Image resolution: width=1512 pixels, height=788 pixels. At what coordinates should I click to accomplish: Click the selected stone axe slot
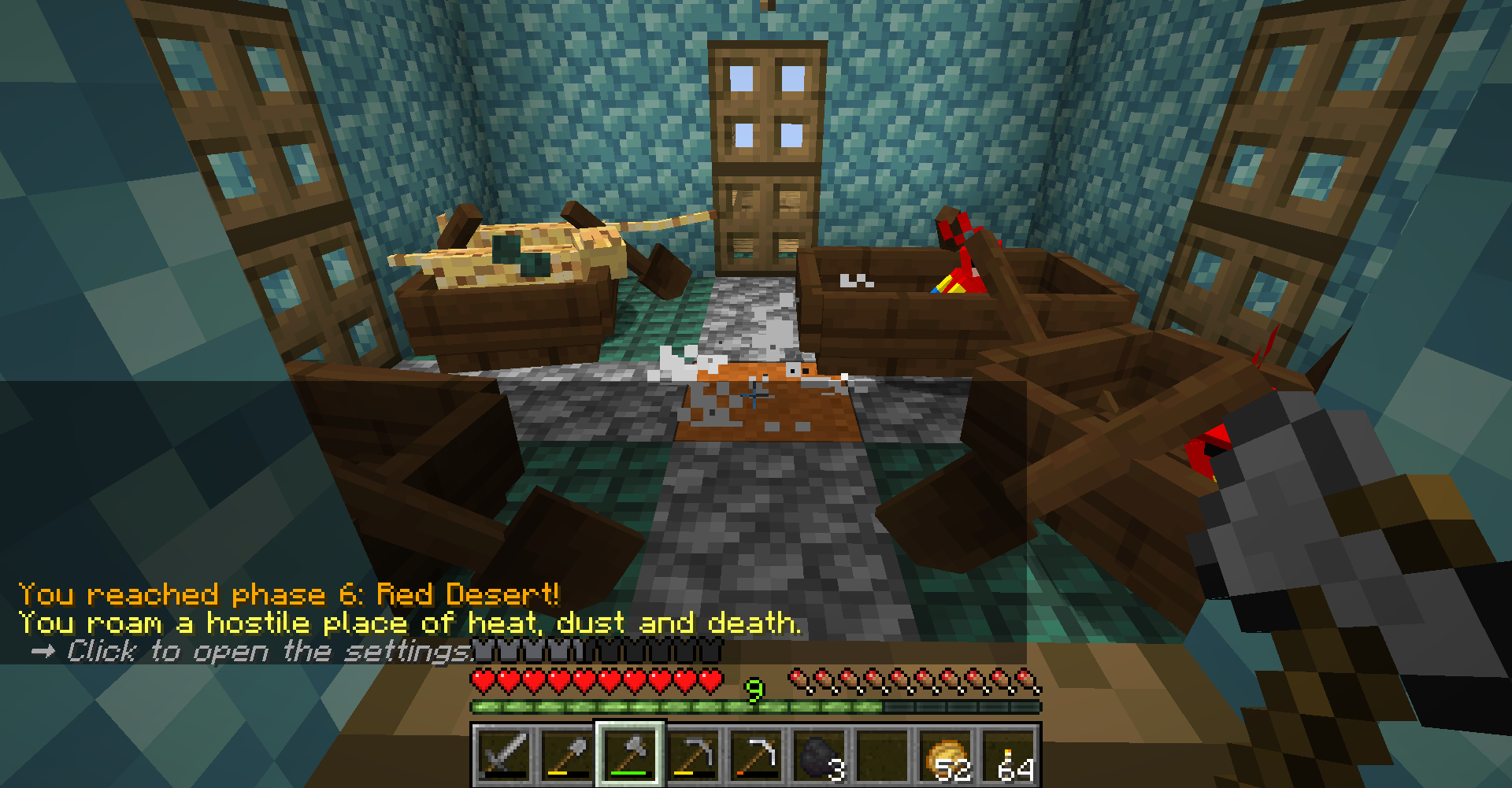pos(632,756)
